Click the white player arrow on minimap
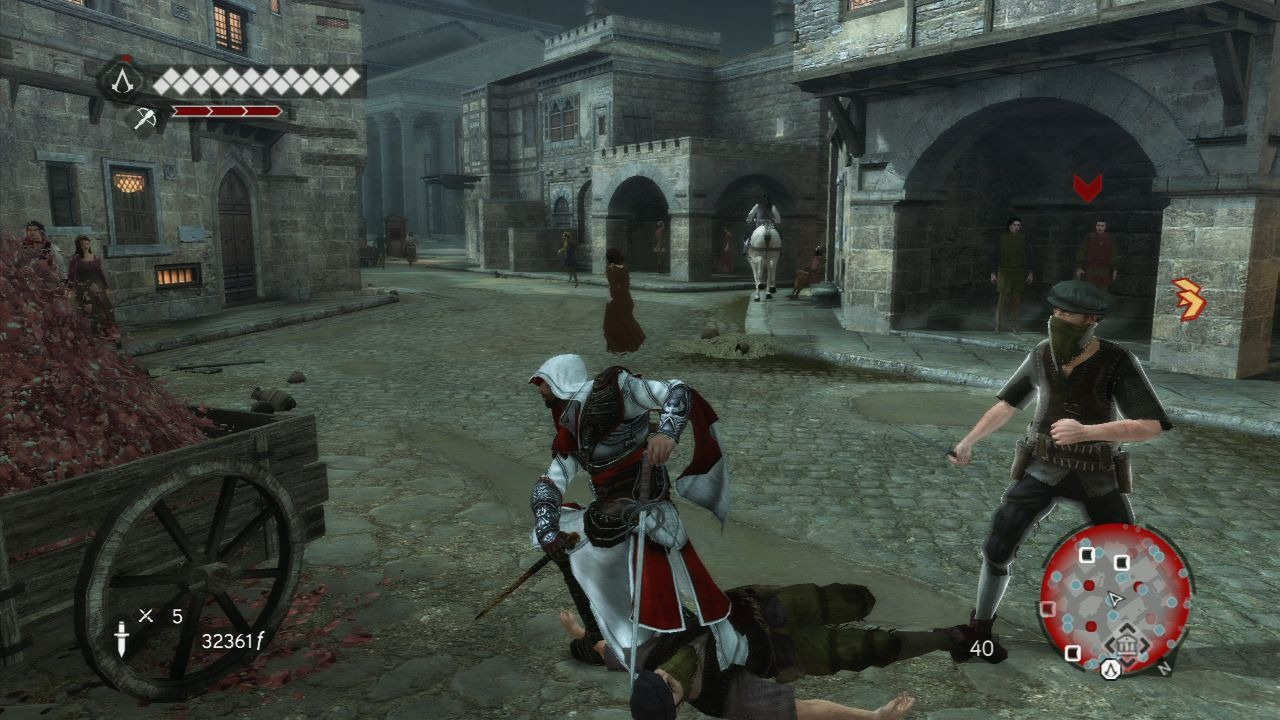The height and width of the screenshot is (720, 1280). (x=1112, y=598)
